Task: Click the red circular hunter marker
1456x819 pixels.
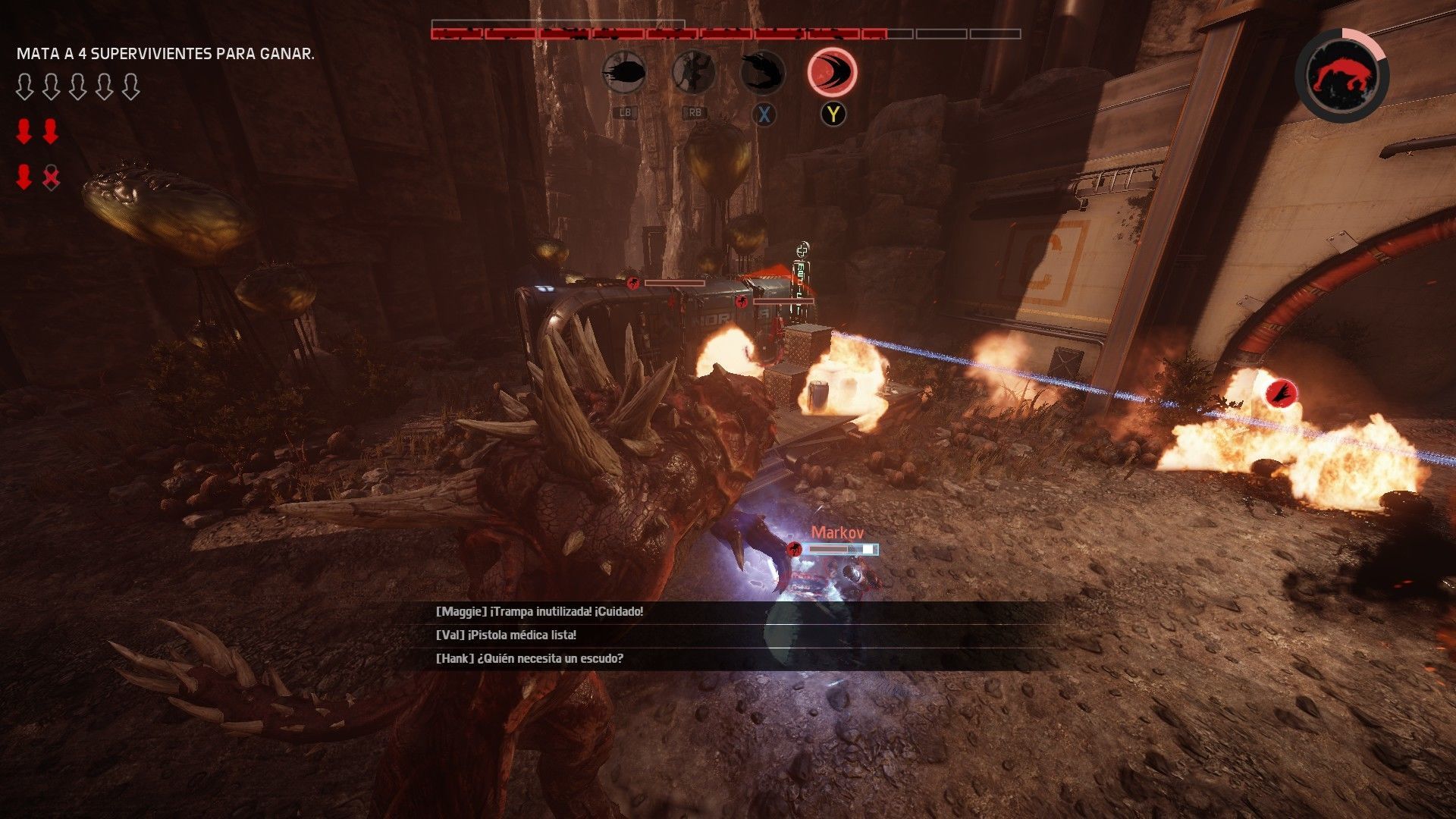Action: [1281, 393]
